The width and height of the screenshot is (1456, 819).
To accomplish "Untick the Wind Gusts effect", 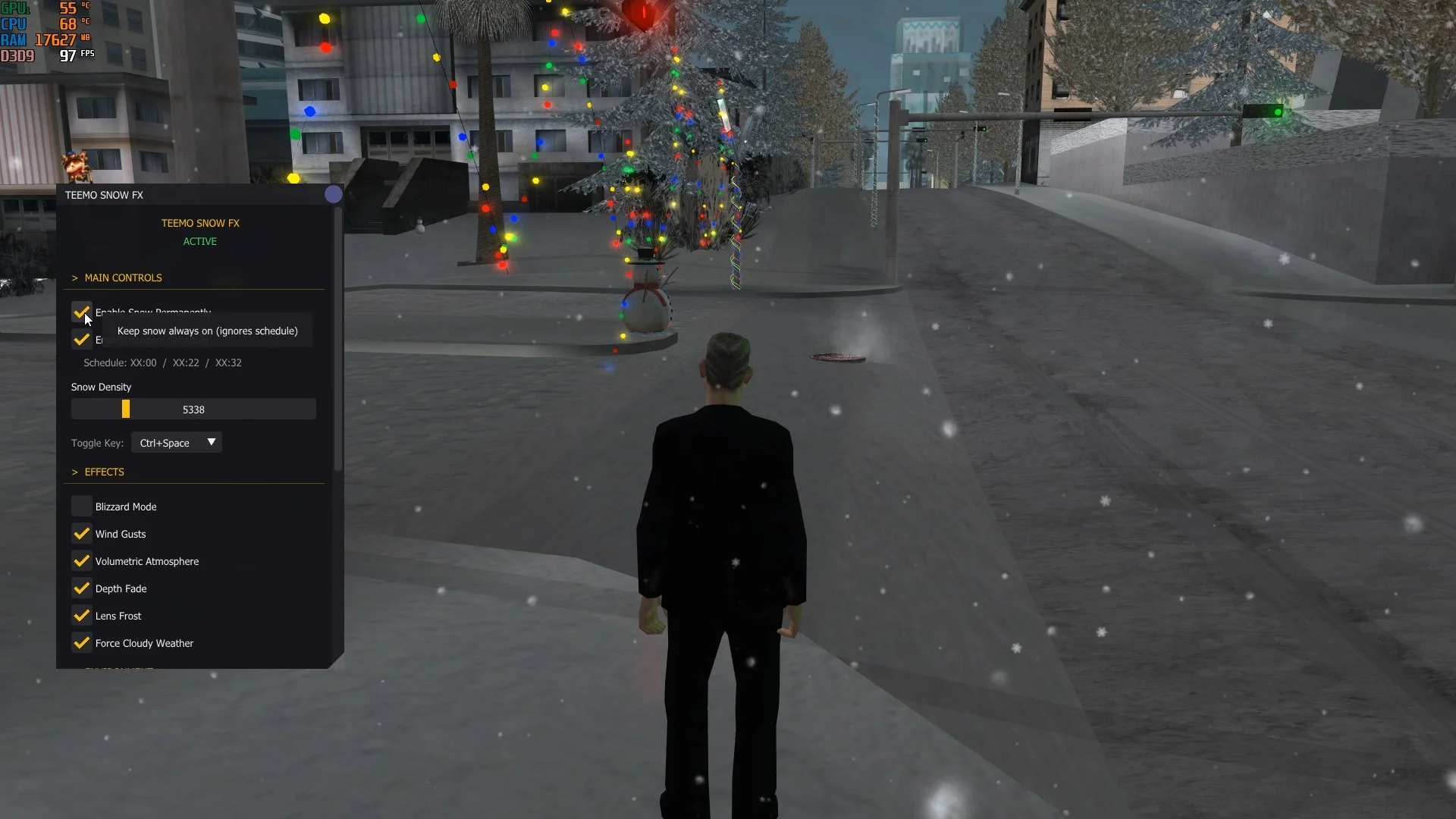I will [x=81, y=534].
